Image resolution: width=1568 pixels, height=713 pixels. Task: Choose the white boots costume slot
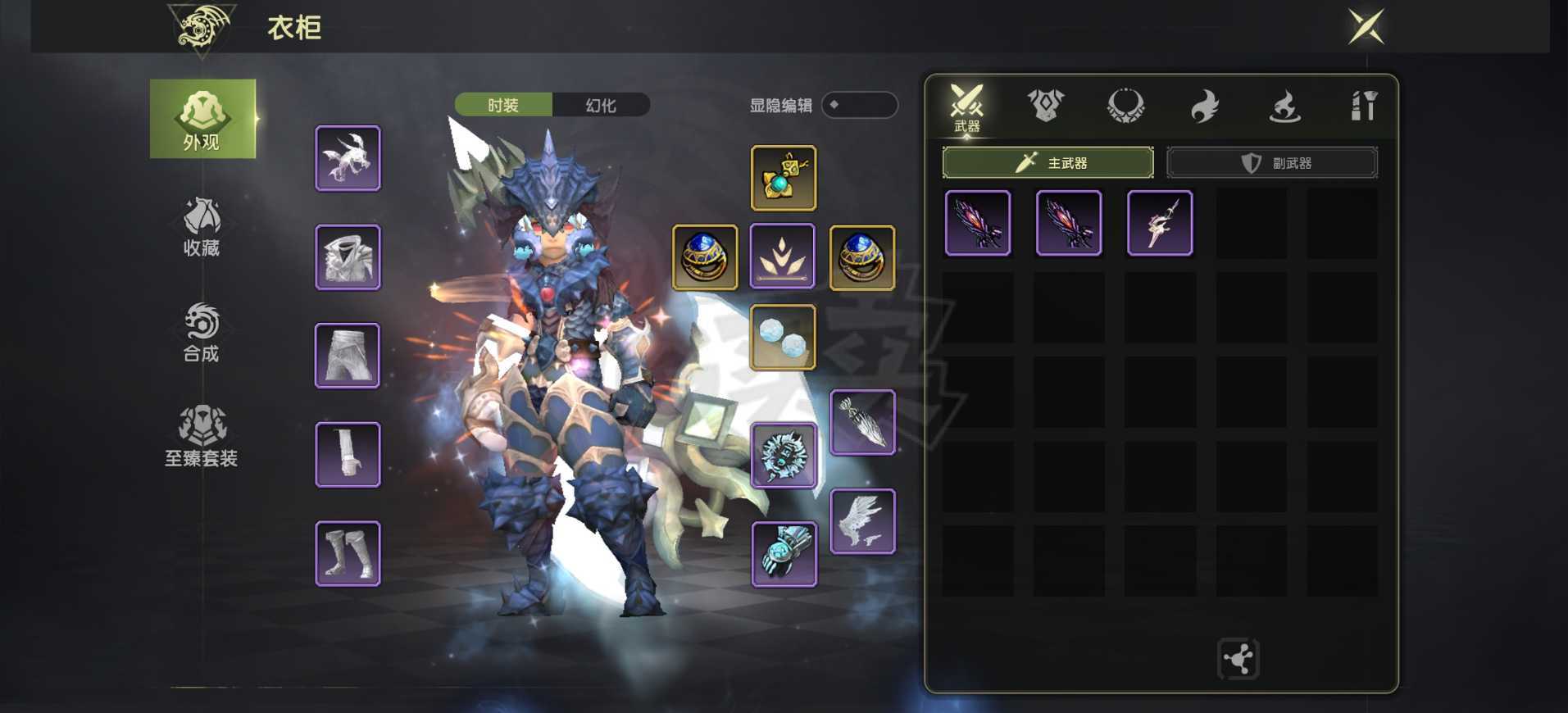[348, 554]
